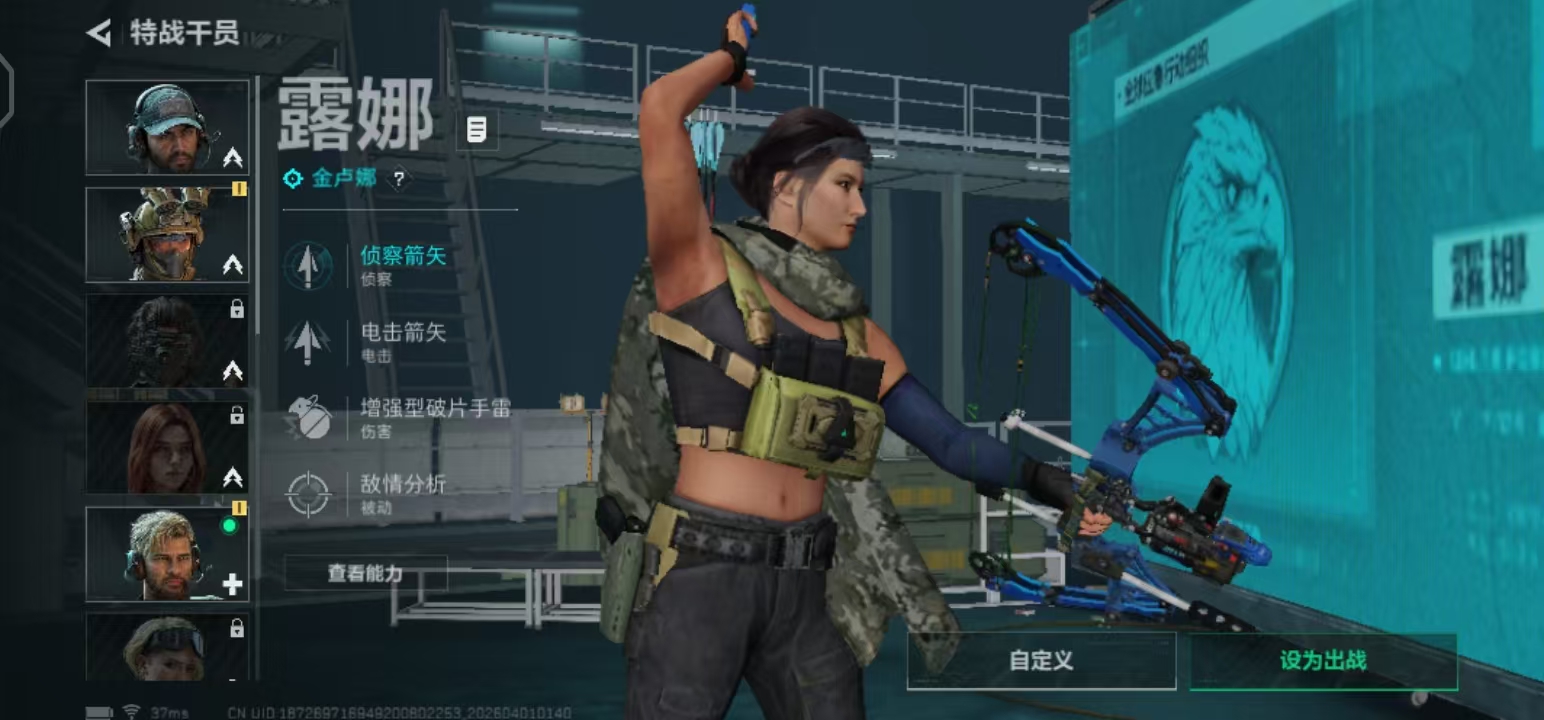Go back from the 特战干员 screen
This screenshot has height=720, width=1544.
99,33
